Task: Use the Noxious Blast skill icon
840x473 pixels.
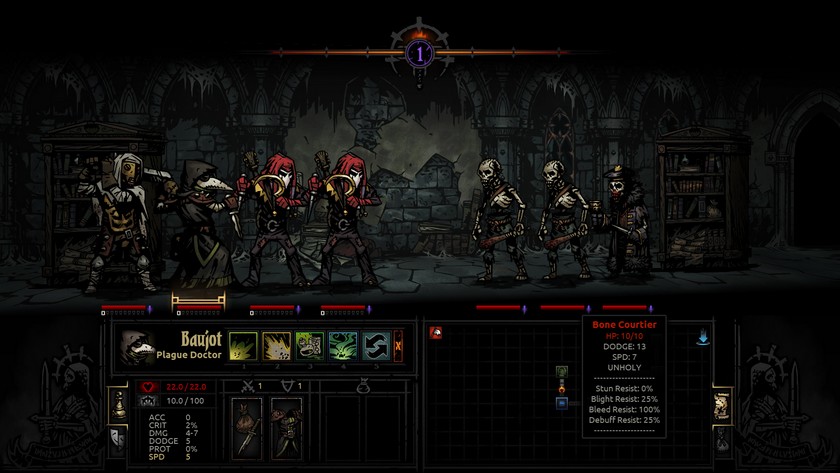Action: pos(243,346)
